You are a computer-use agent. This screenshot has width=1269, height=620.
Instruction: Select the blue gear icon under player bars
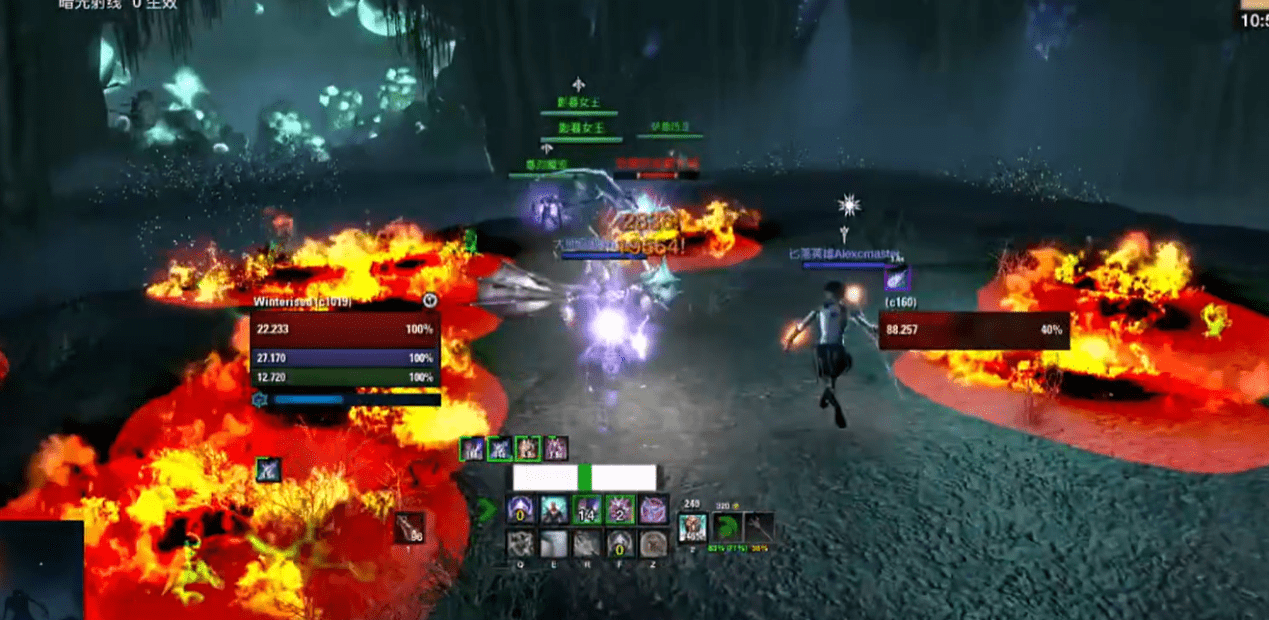(x=260, y=400)
